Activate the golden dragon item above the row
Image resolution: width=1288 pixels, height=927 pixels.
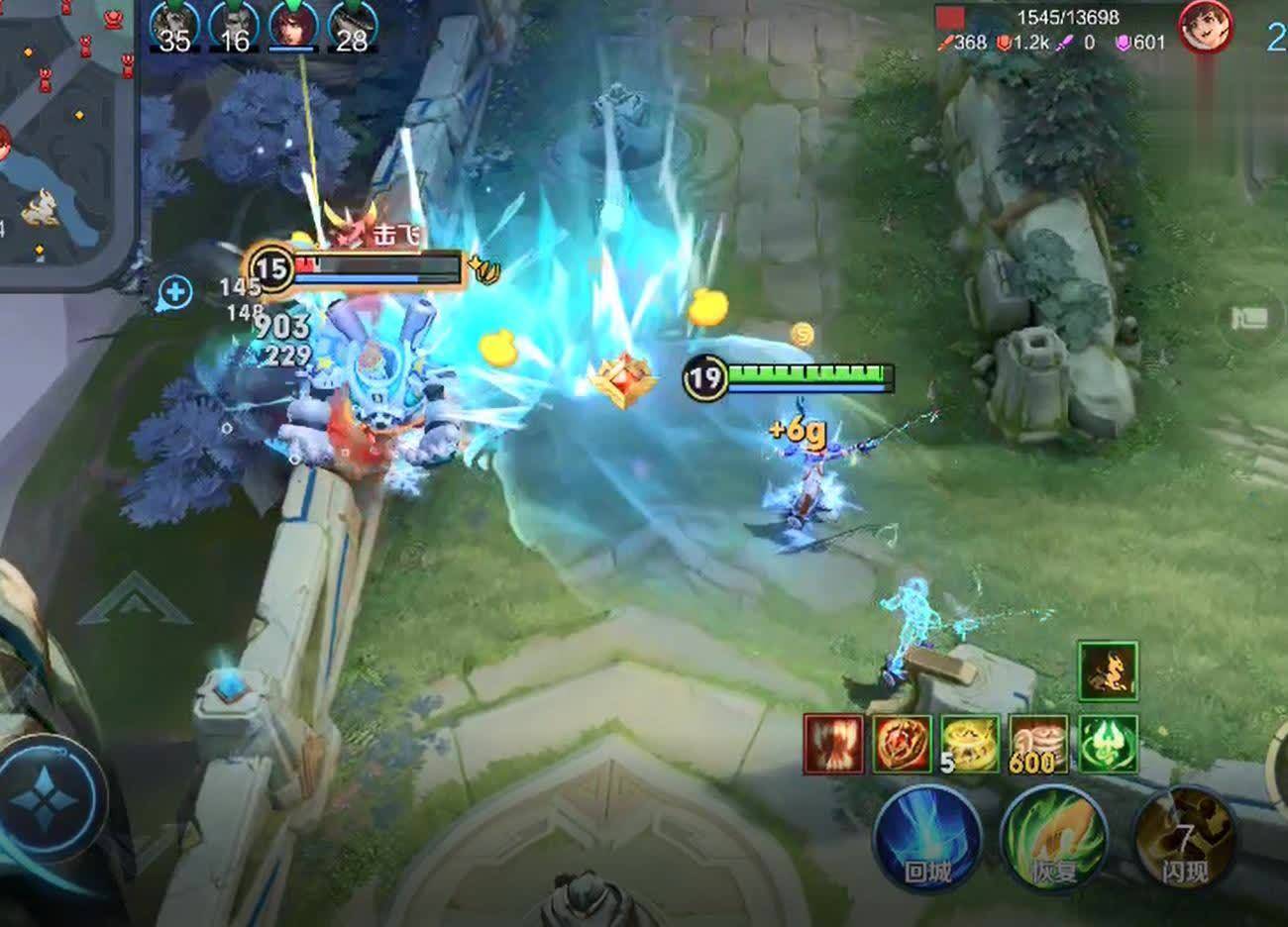coord(1108,670)
